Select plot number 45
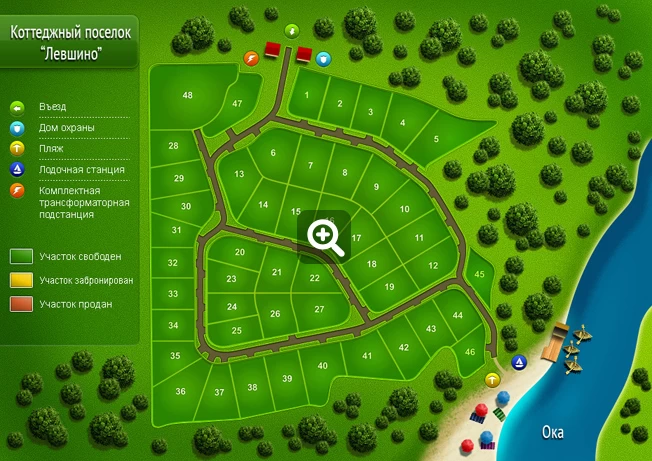Image resolution: width=652 pixels, height=461 pixels. [x=479, y=273]
